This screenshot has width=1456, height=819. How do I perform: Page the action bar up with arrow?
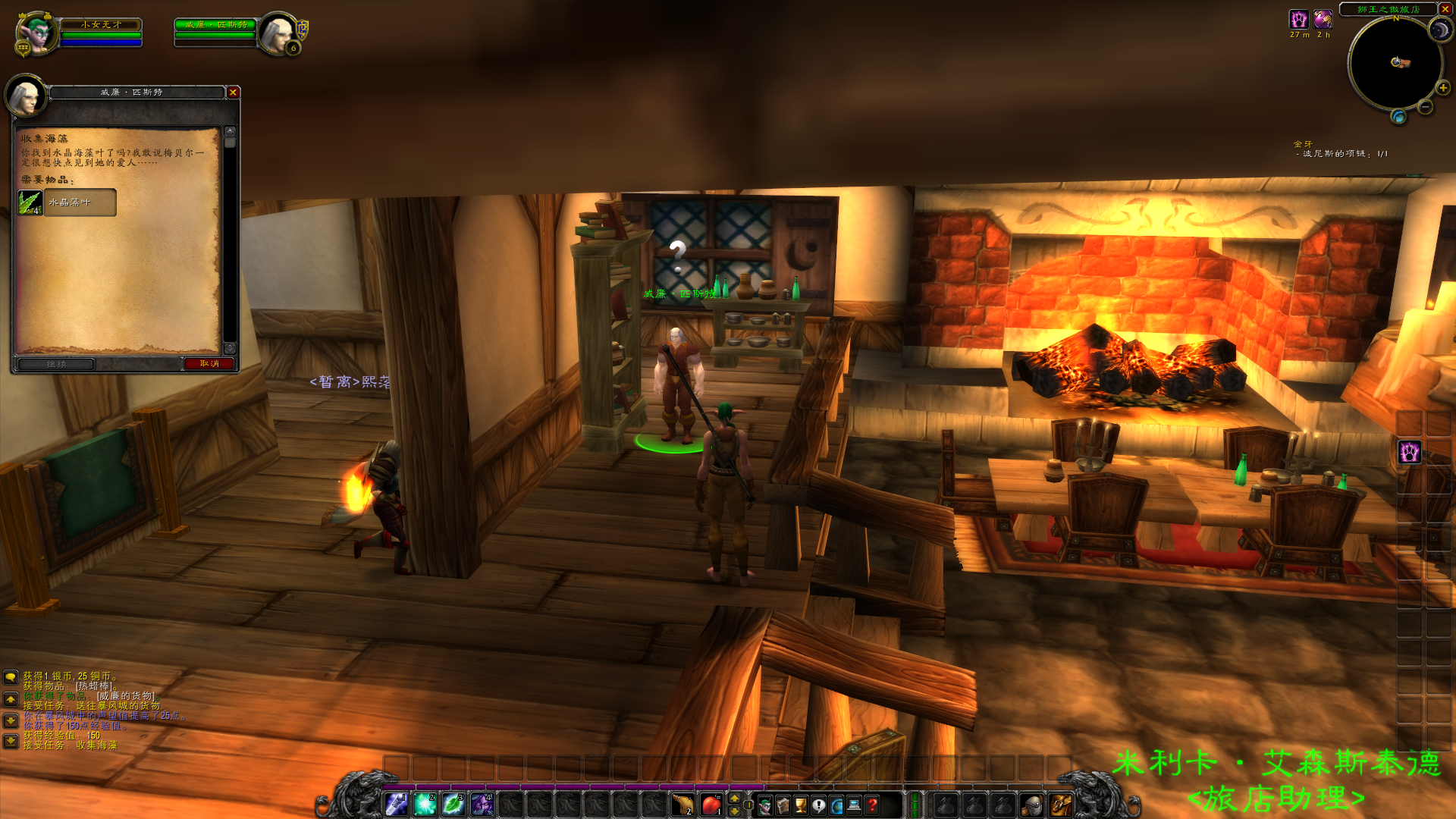tap(734, 799)
